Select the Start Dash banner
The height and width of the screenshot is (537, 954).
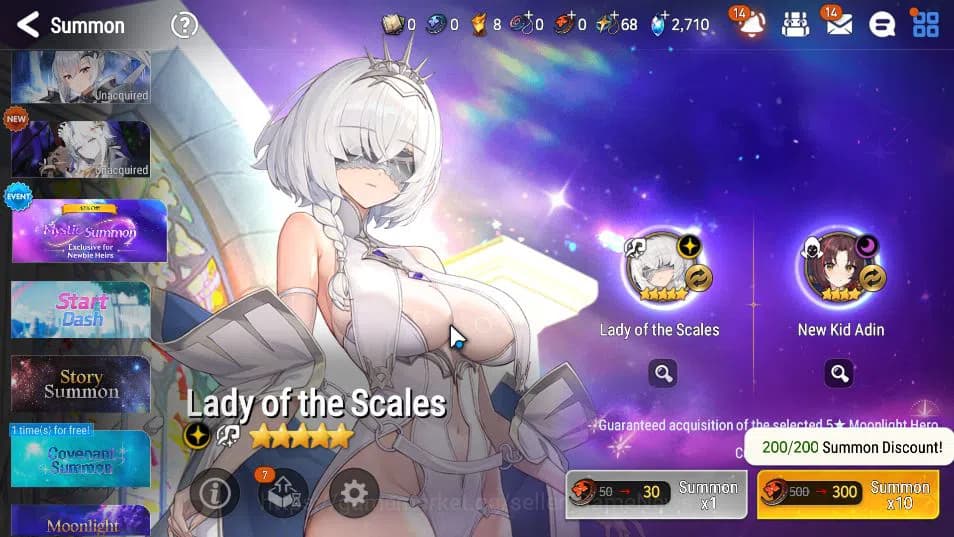[81, 310]
